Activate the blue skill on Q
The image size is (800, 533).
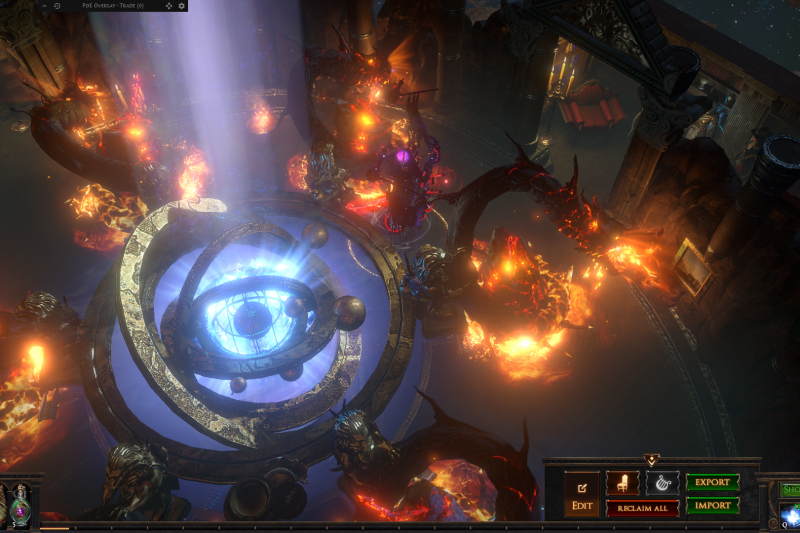[x=790, y=514]
